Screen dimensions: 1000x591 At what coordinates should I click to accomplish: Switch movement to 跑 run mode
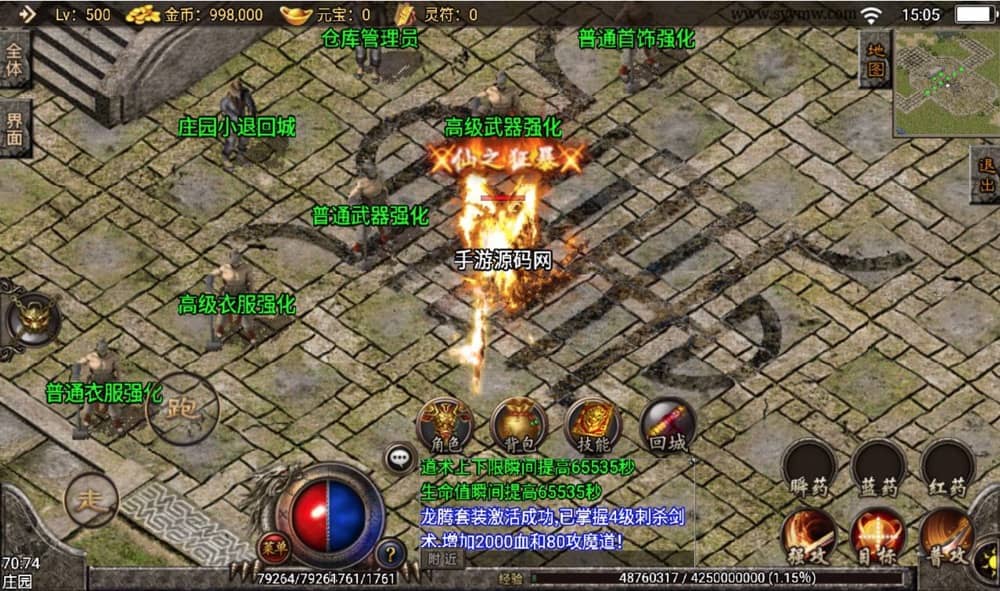(182, 408)
